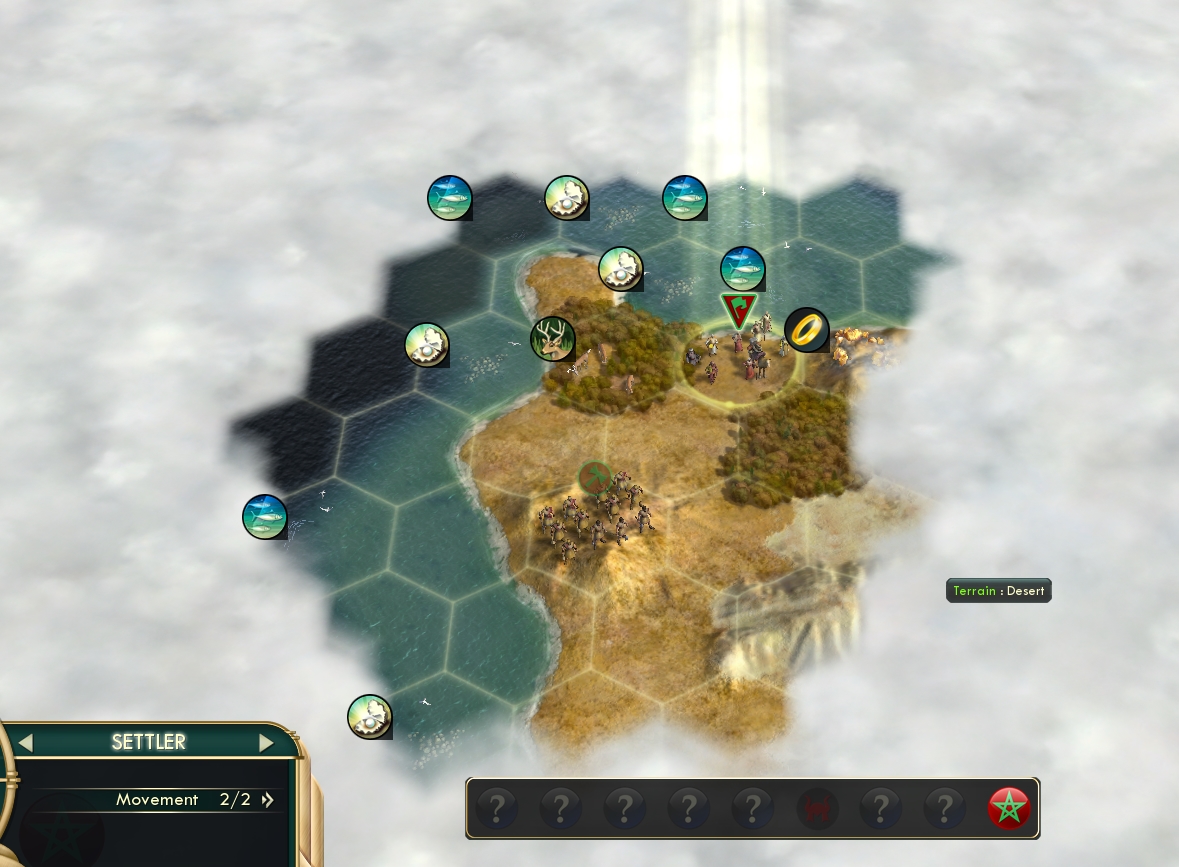This screenshot has height=867, width=1179.
Task: Cycle to the next unit arrow
Action: click(266, 743)
